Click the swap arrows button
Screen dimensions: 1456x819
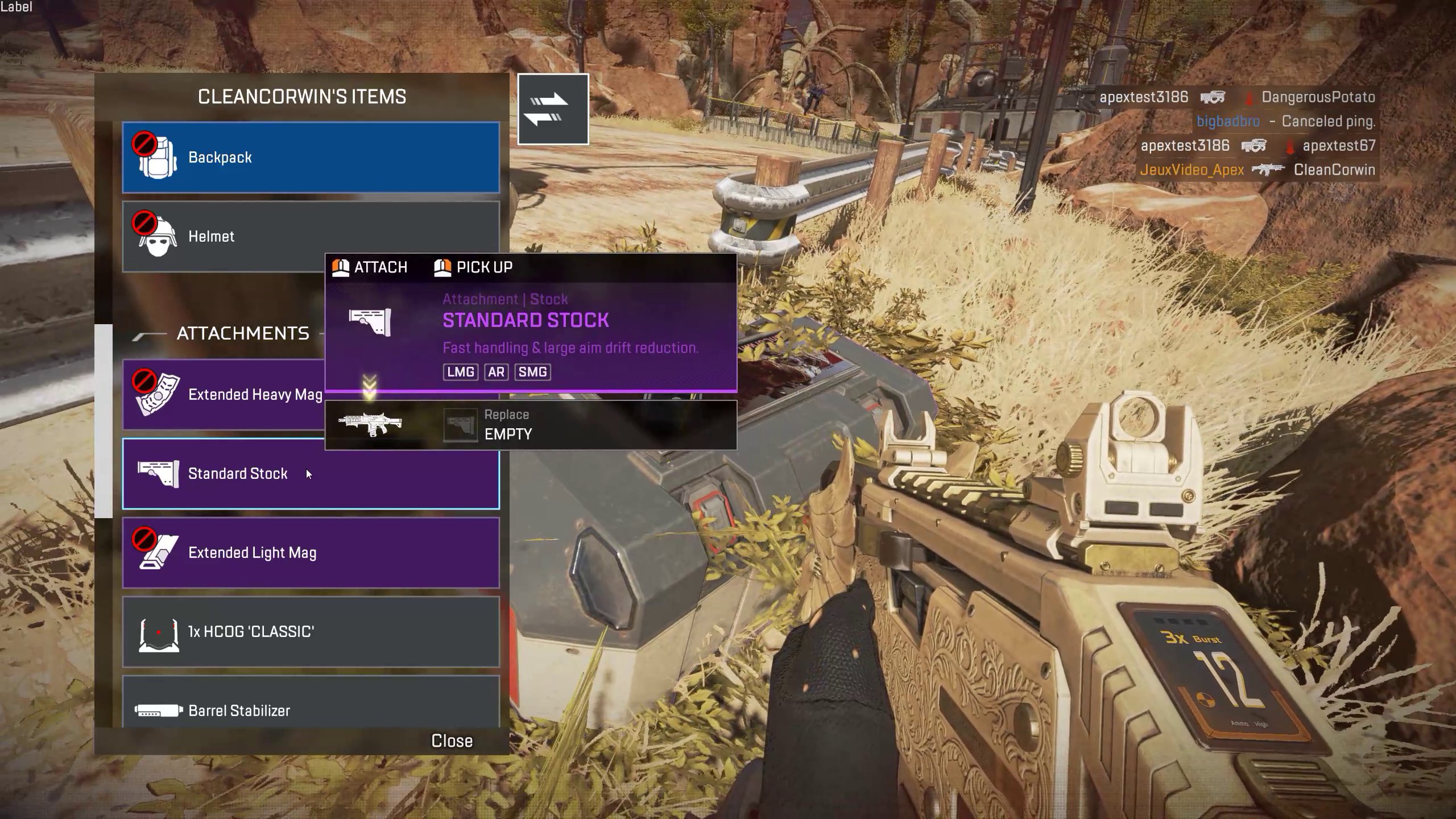pos(553,109)
